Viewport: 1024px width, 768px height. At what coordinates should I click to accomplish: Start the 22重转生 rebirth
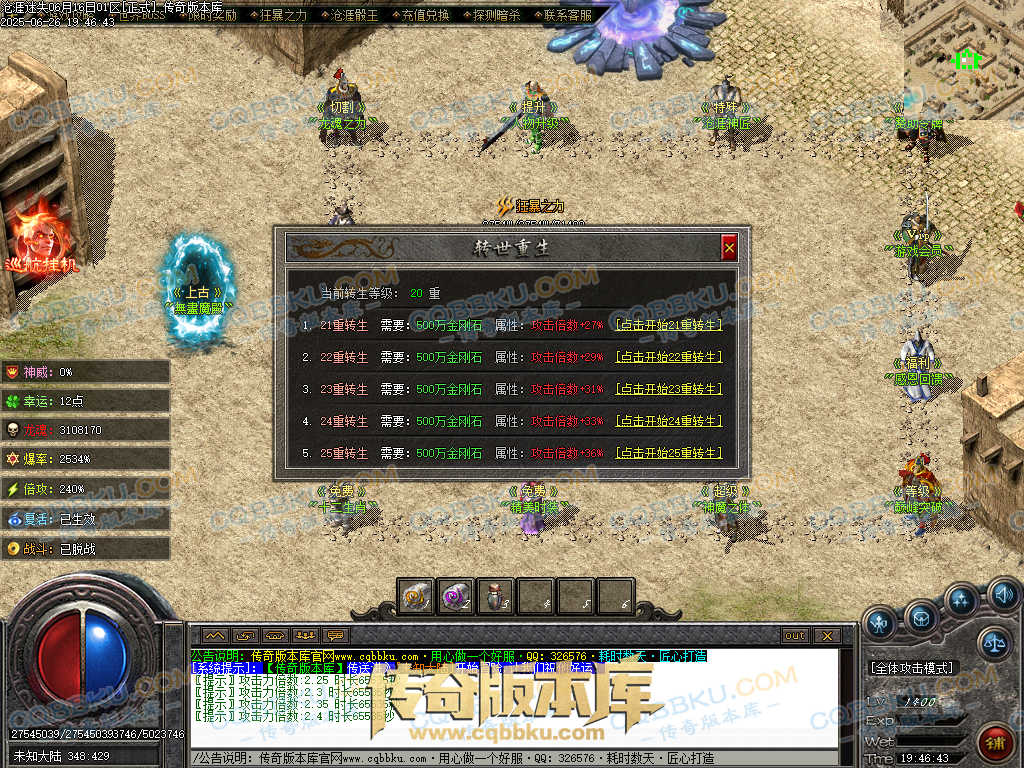click(668, 357)
